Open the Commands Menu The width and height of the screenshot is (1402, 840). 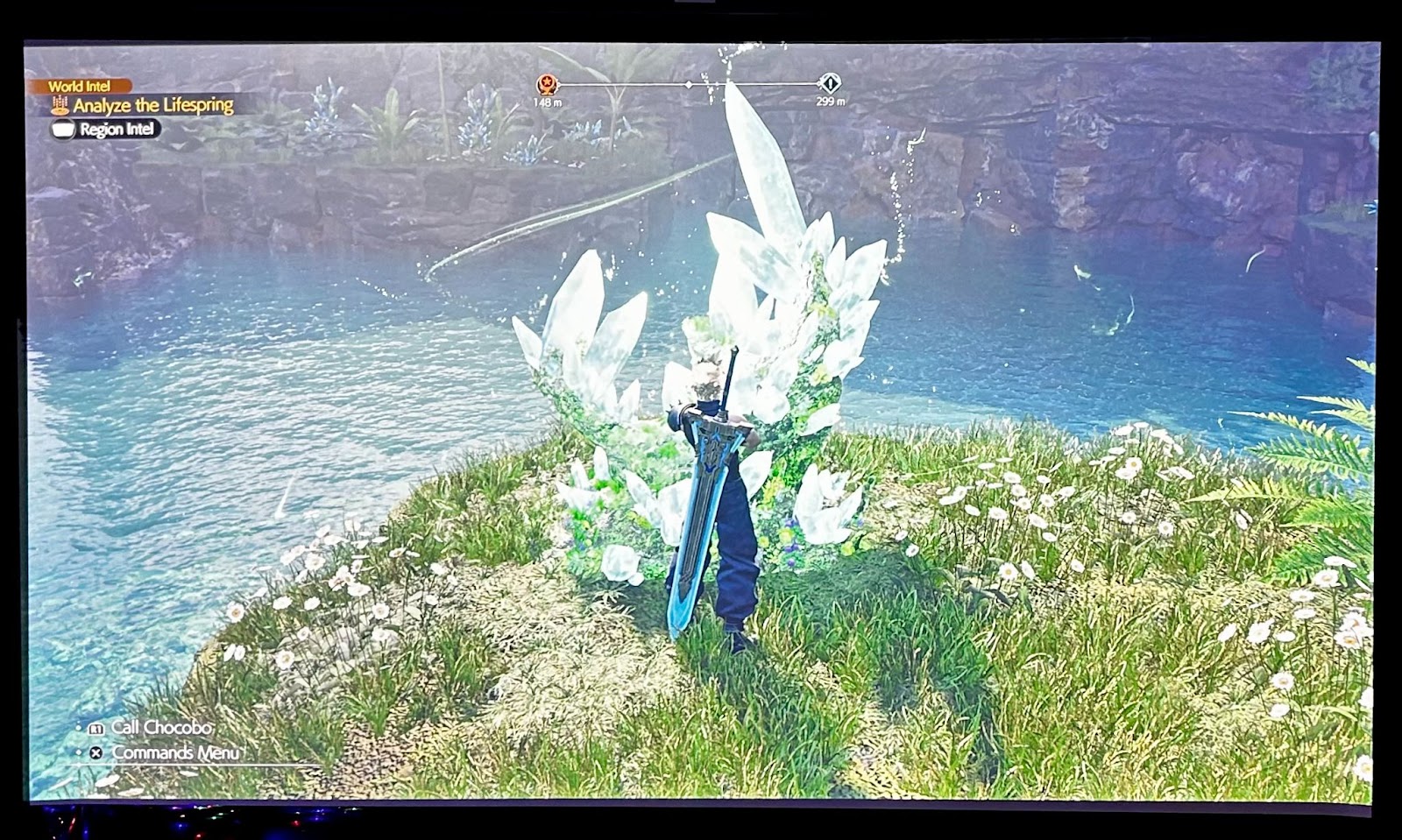174,753
